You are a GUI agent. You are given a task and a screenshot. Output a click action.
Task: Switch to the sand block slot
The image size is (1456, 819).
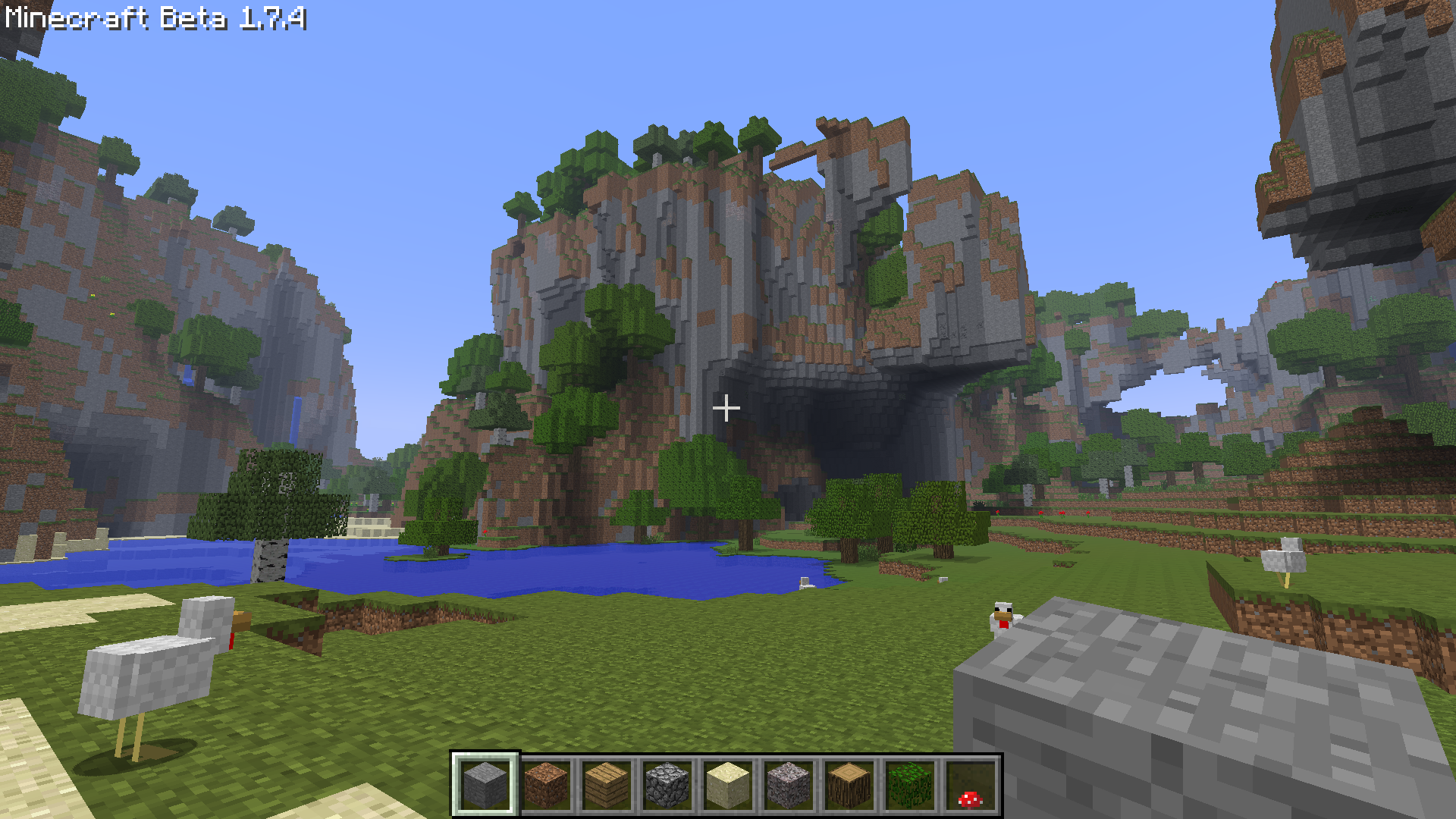(728, 785)
